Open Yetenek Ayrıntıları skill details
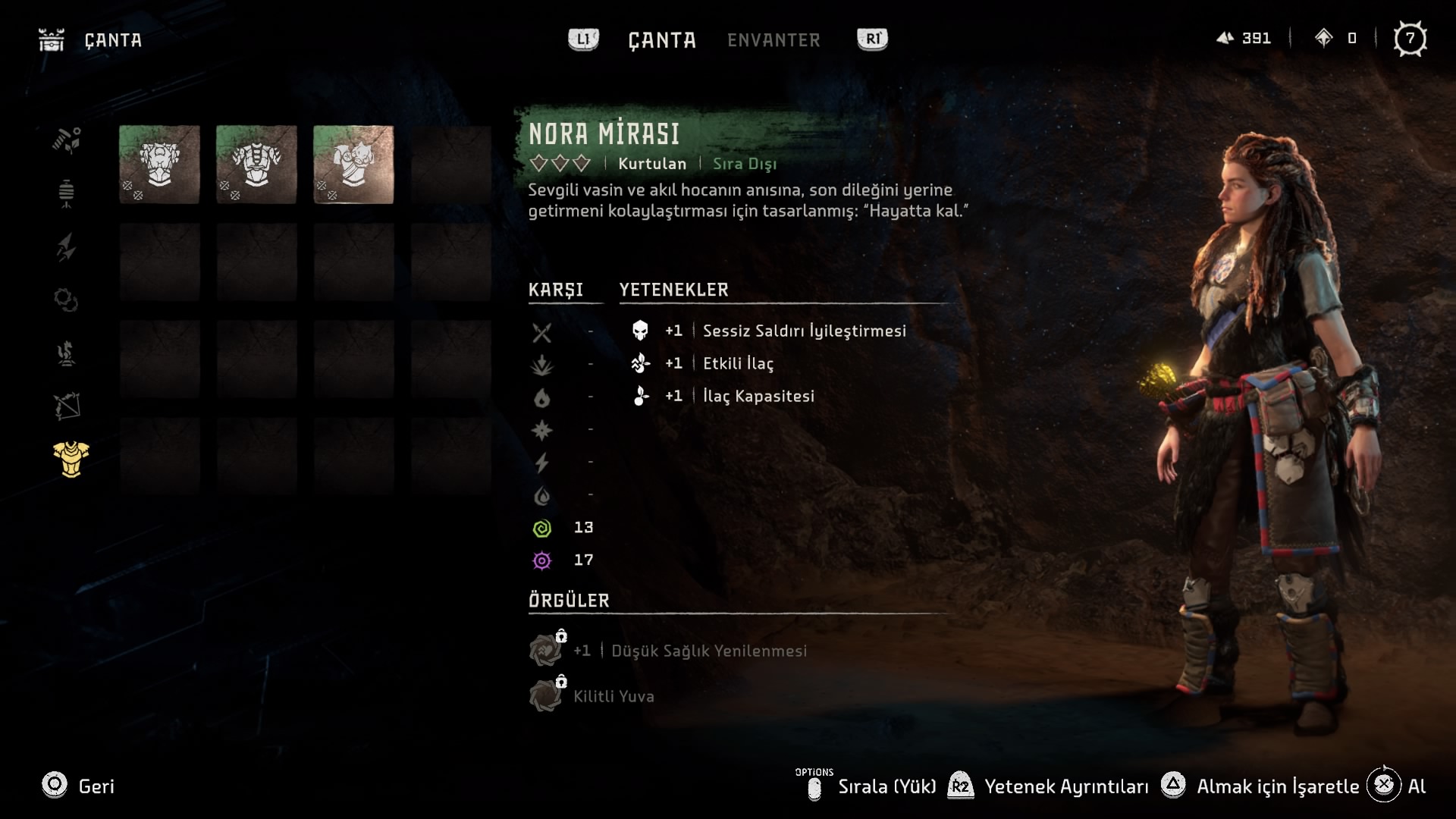This screenshot has height=819, width=1456. coord(1065,786)
